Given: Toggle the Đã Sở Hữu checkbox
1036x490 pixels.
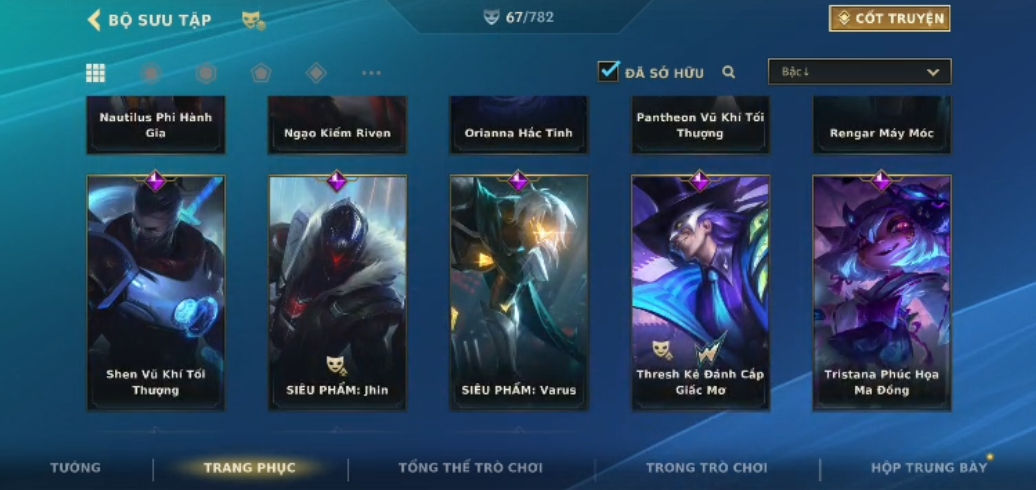Looking at the screenshot, I should click(608, 72).
